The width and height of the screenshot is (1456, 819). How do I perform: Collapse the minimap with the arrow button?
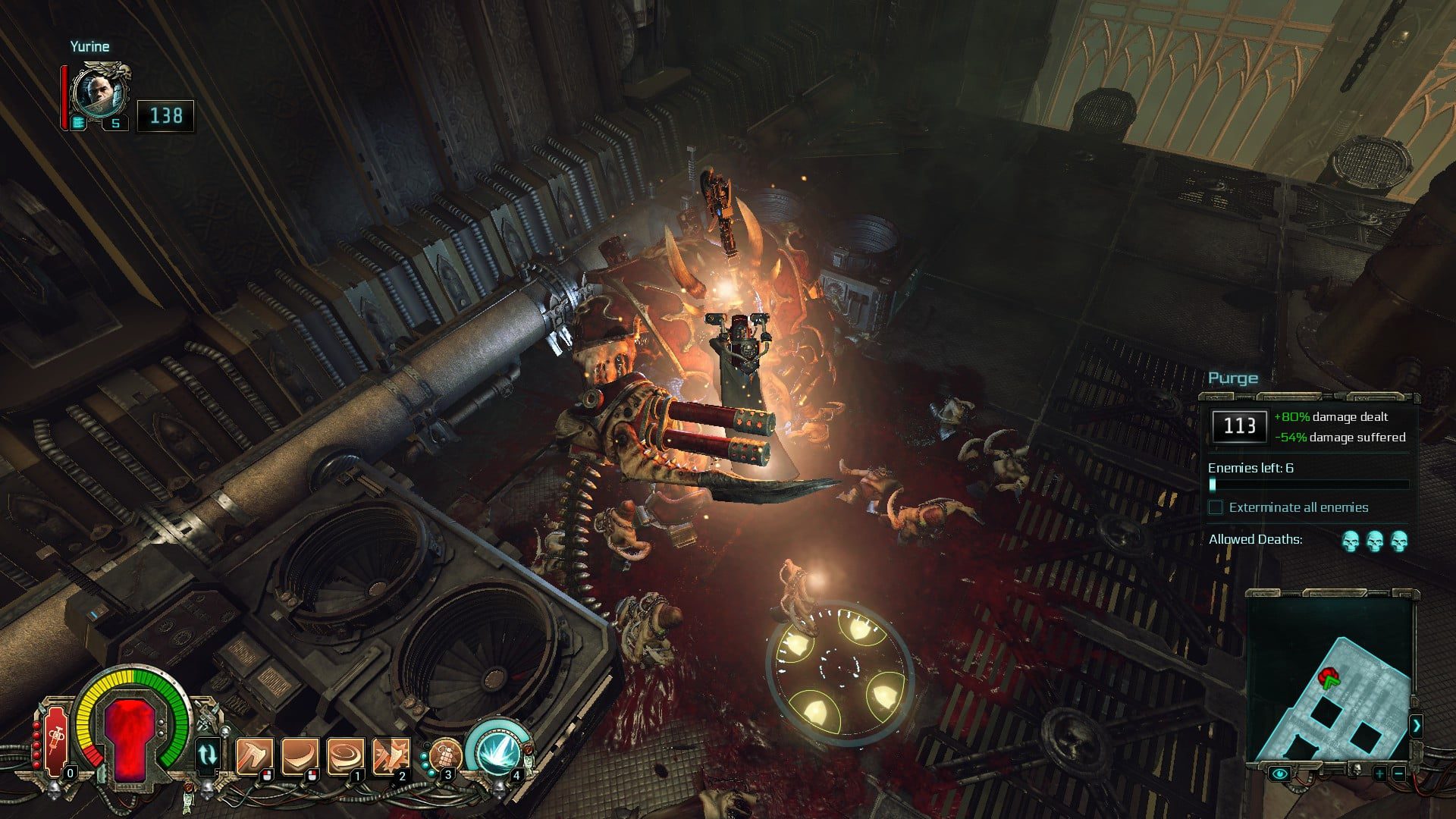1416,726
